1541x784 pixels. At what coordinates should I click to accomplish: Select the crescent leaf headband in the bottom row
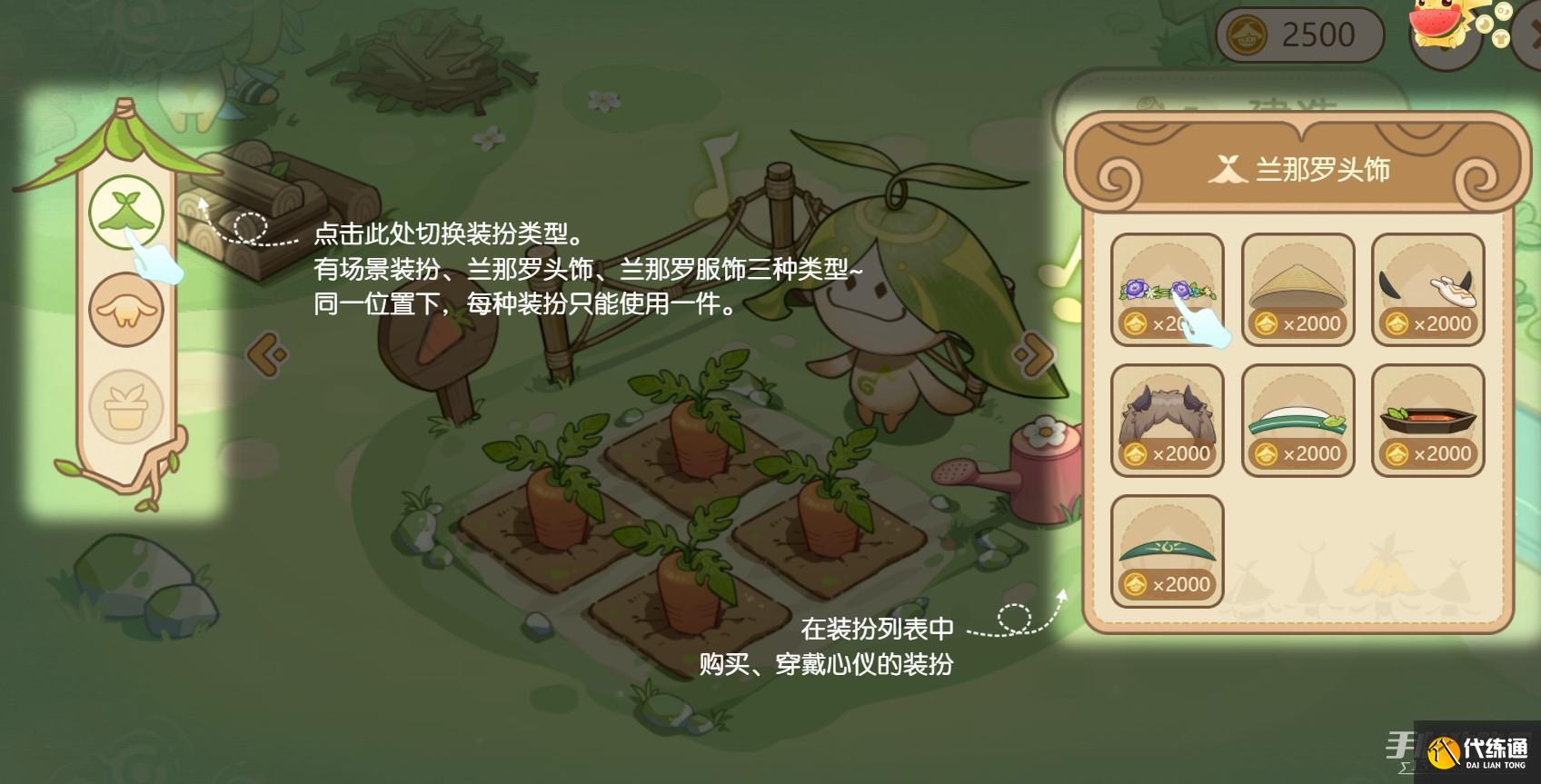coord(1168,545)
